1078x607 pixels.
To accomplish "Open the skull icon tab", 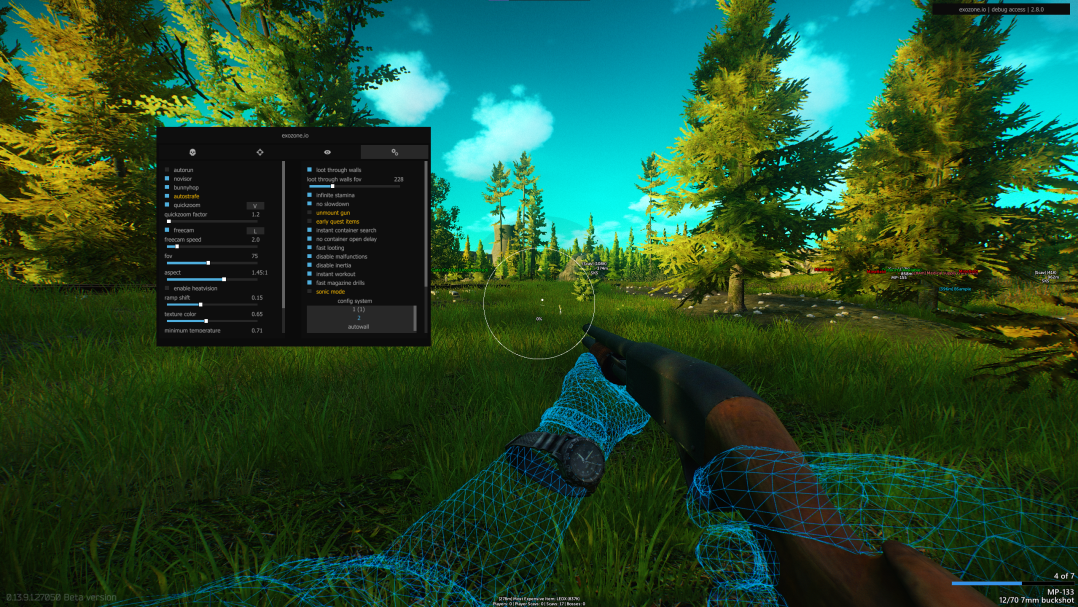I will (191, 152).
